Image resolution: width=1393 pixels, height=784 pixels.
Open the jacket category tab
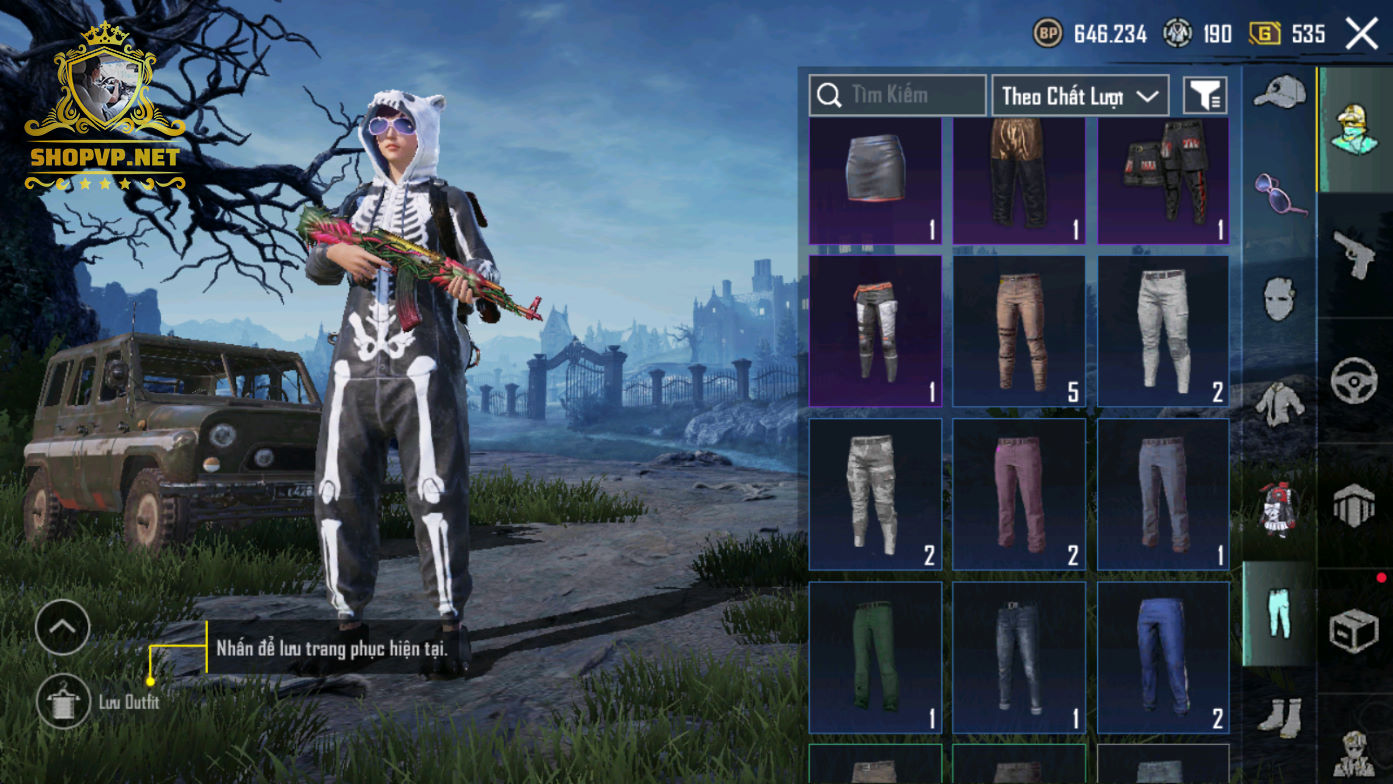[x=1279, y=402]
